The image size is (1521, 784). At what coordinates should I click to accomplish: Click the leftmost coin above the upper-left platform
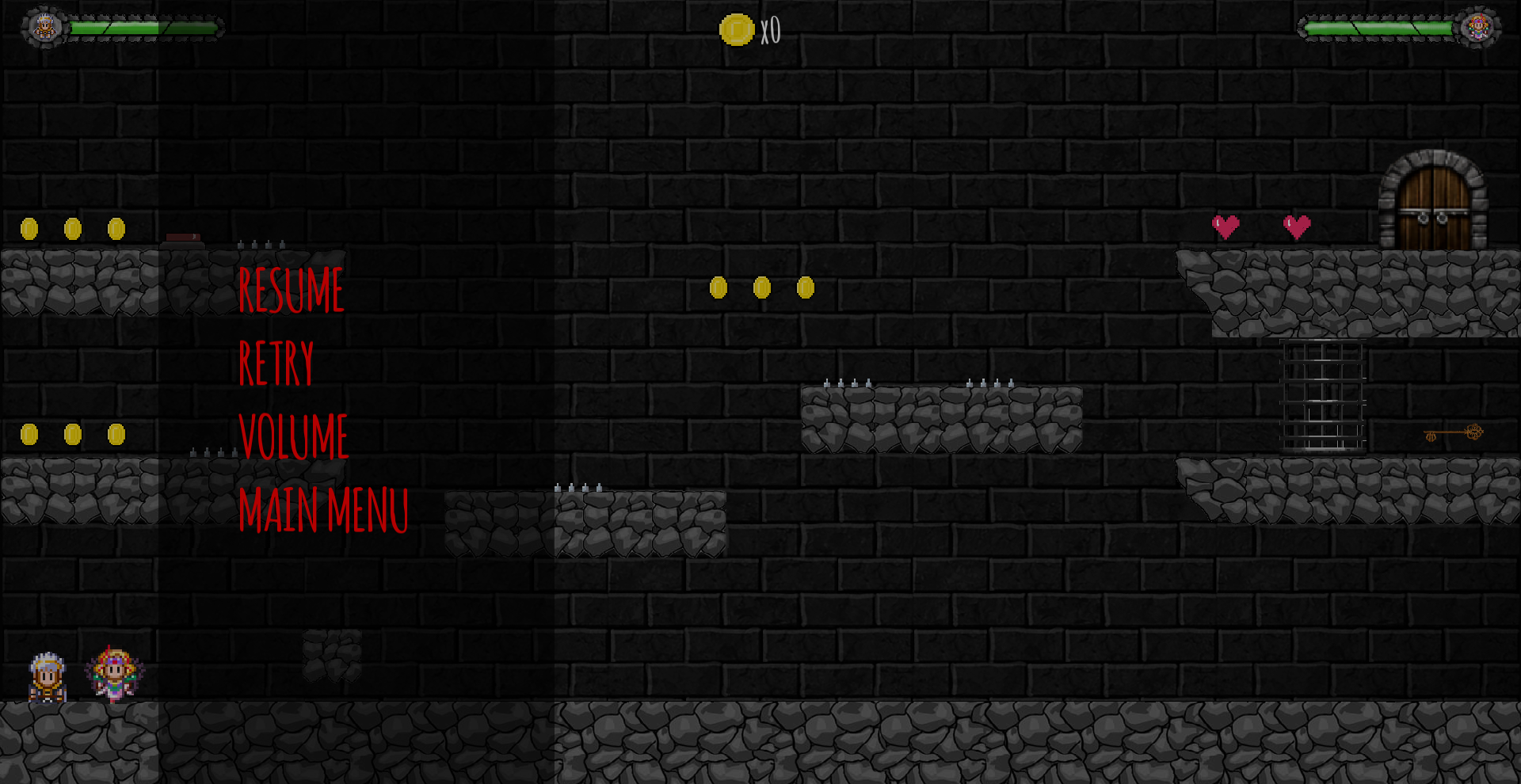tap(30, 228)
